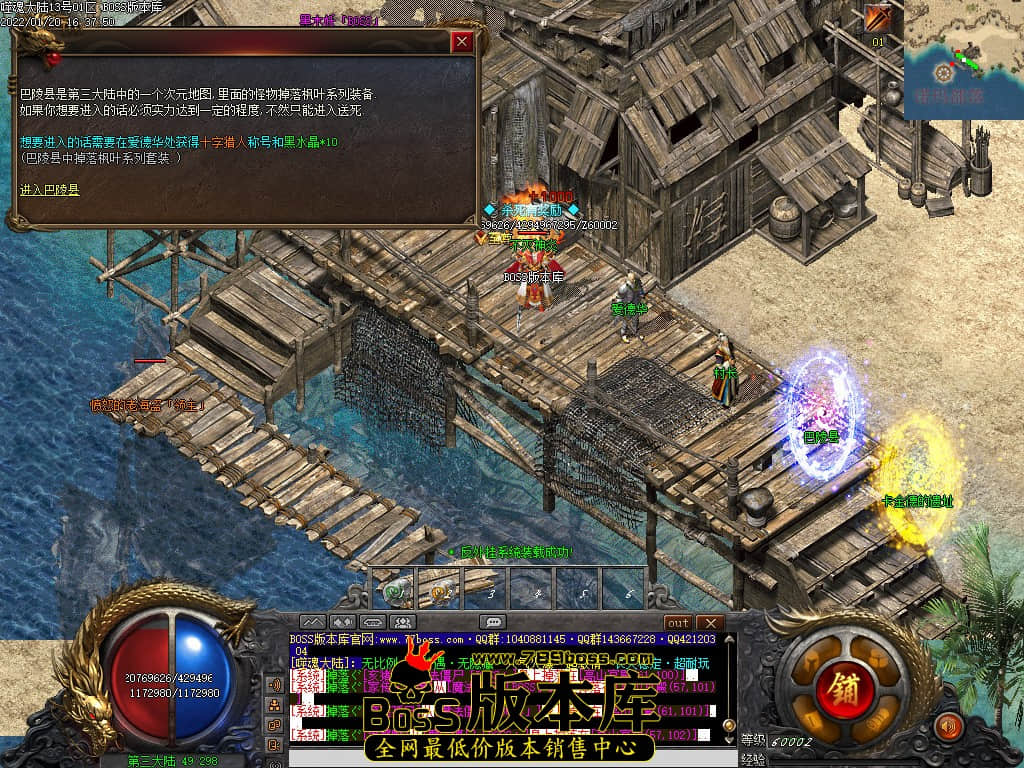Open the group members icon above chat
Image resolution: width=1024 pixels, height=768 pixels.
pyautogui.click(x=404, y=623)
